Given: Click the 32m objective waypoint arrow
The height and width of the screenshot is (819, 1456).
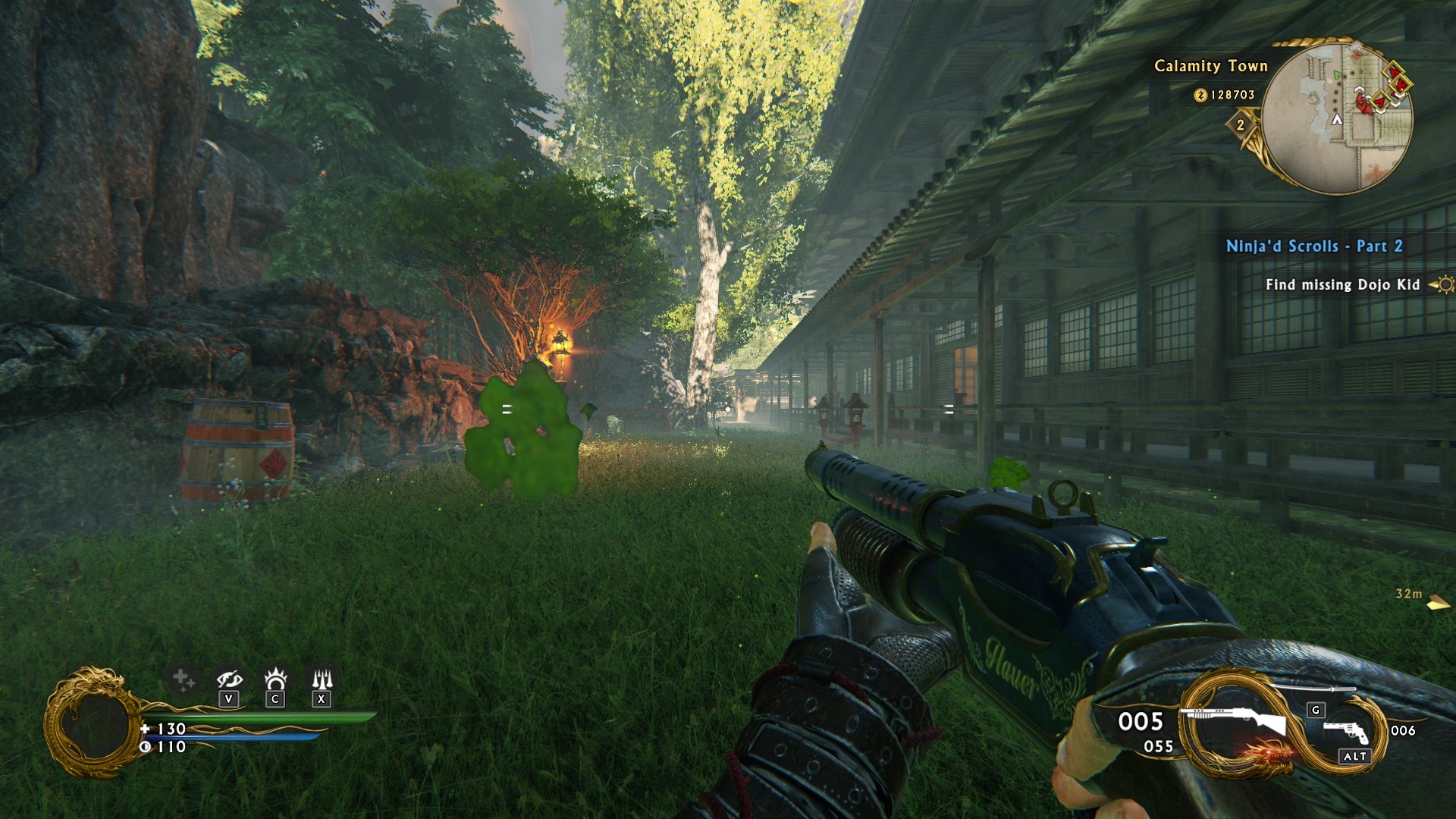Looking at the screenshot, I should [1437, 604].
